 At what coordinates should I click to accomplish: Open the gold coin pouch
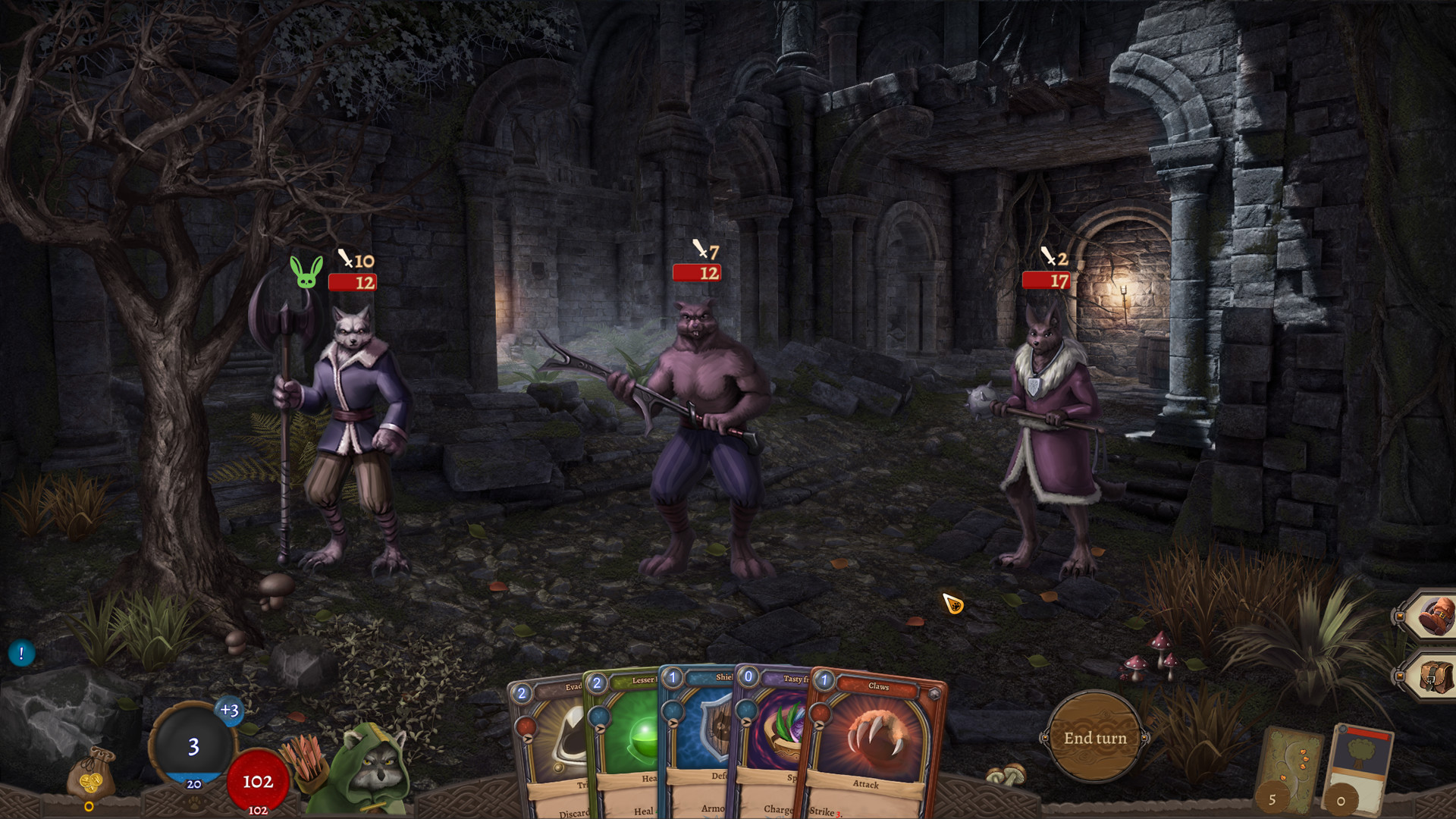pos(90,773)
